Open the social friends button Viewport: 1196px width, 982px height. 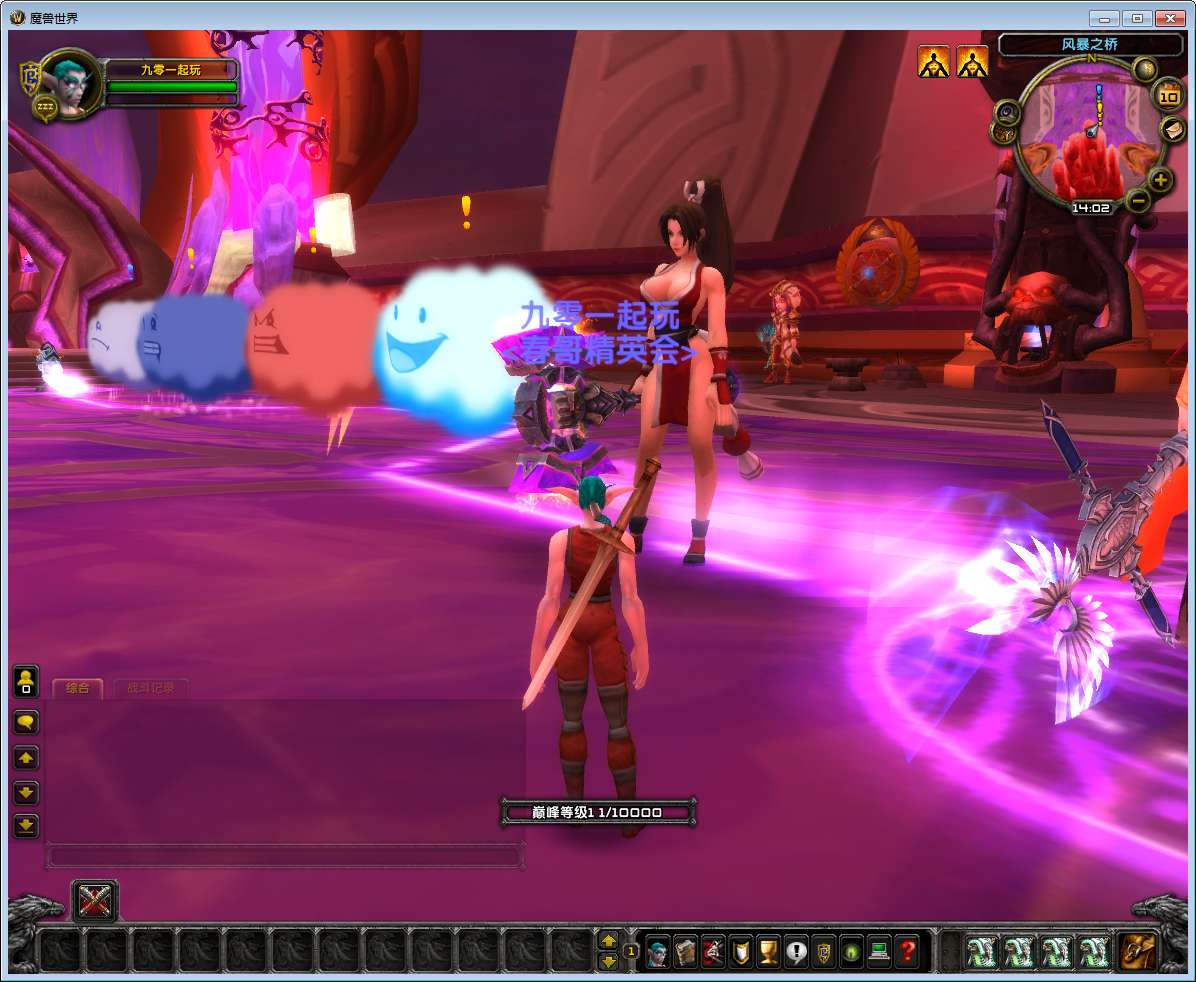[26, 683]
